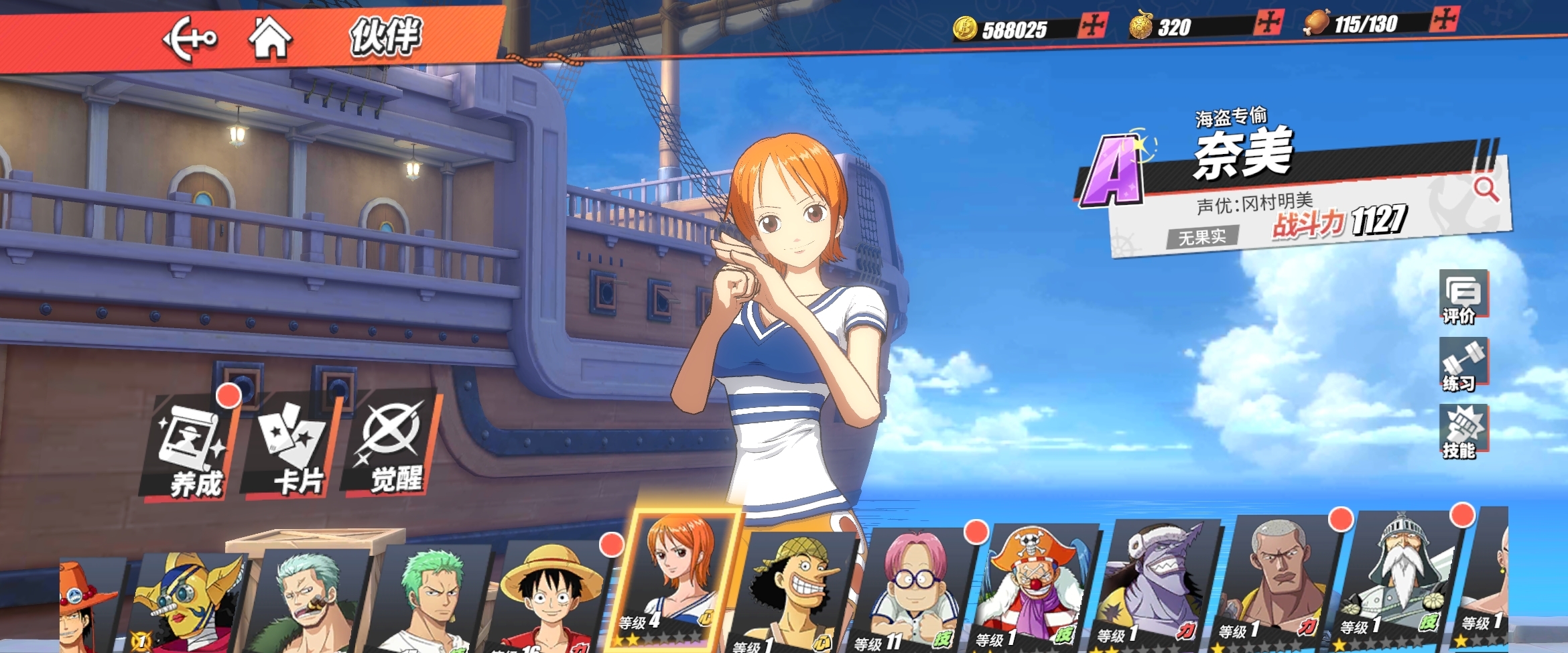Open the 觉醒 awakening menu
The image size is (1568, 653).
pos(392,445)
